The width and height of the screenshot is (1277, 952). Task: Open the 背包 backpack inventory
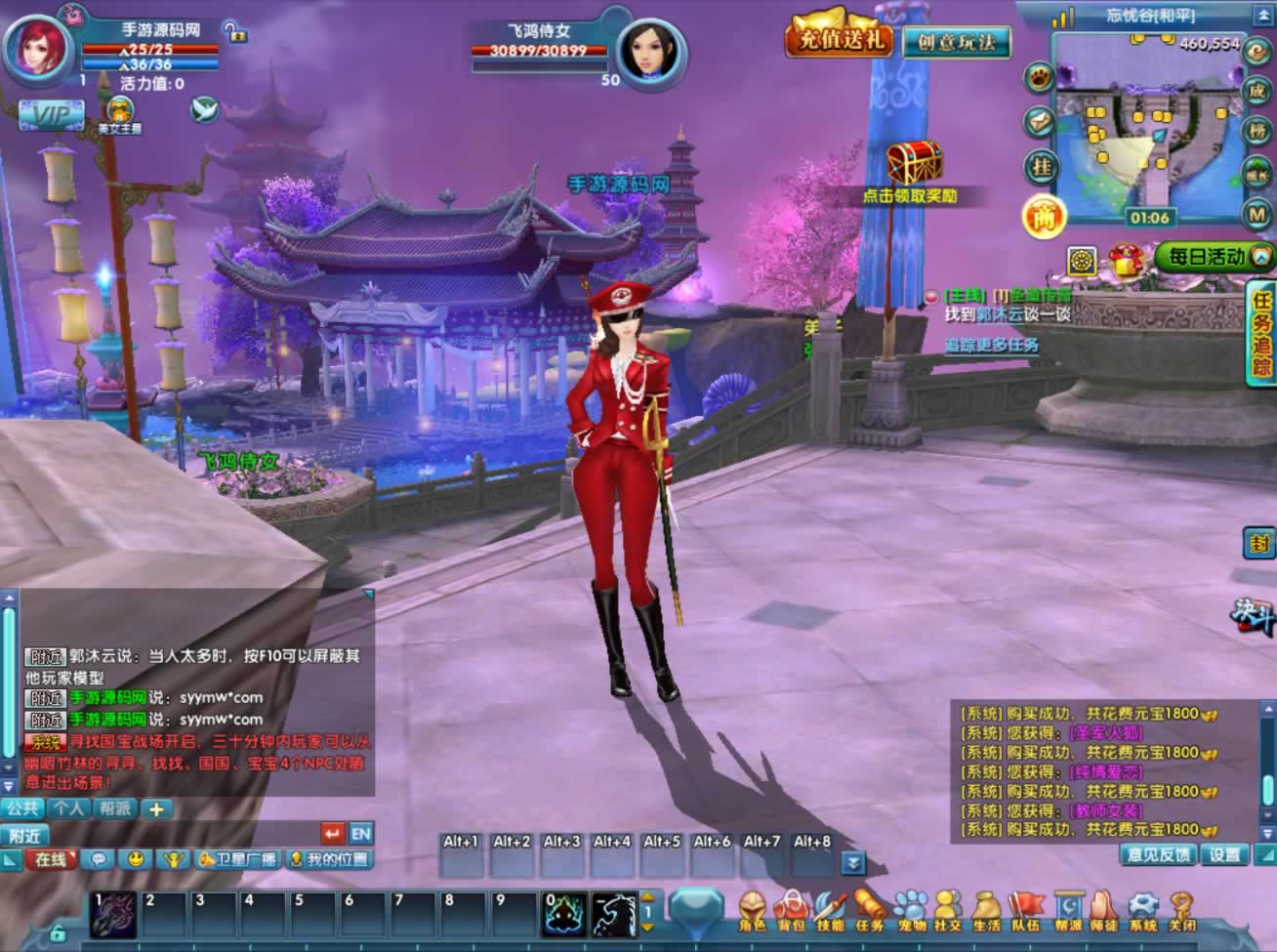[791, 911]
